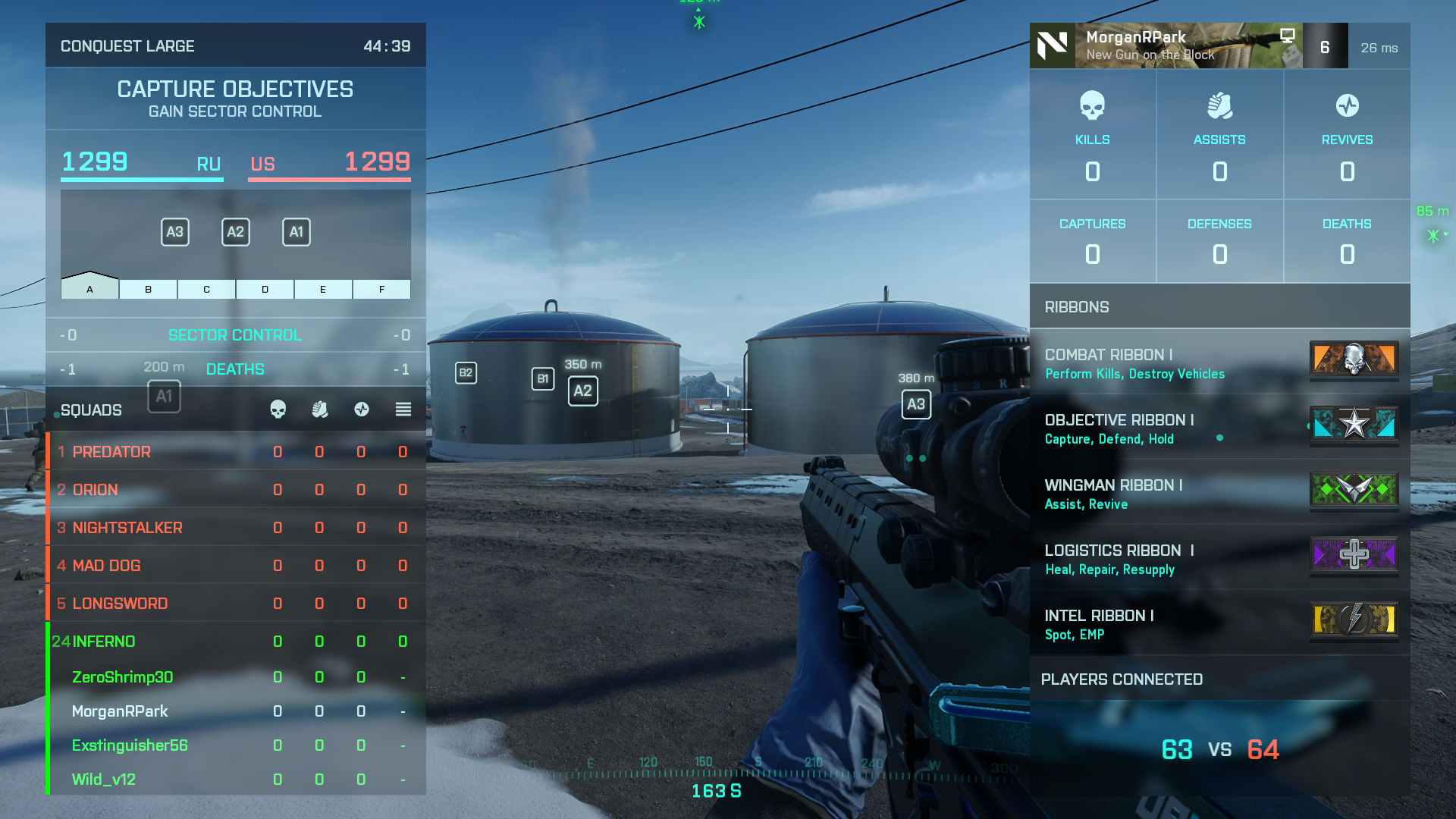Open the INFERNO squad row

[x=235, y=642]
